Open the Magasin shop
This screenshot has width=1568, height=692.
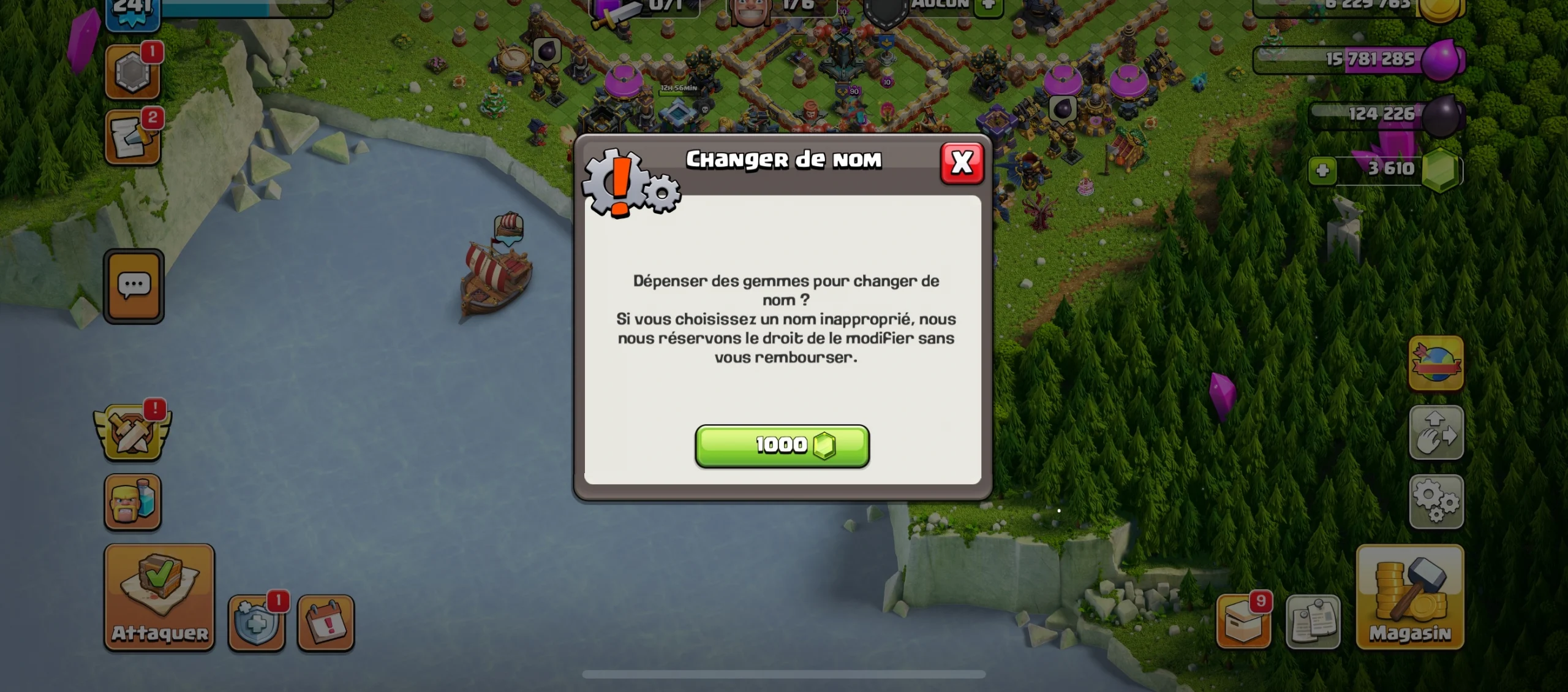click(x=1409, y=598)
